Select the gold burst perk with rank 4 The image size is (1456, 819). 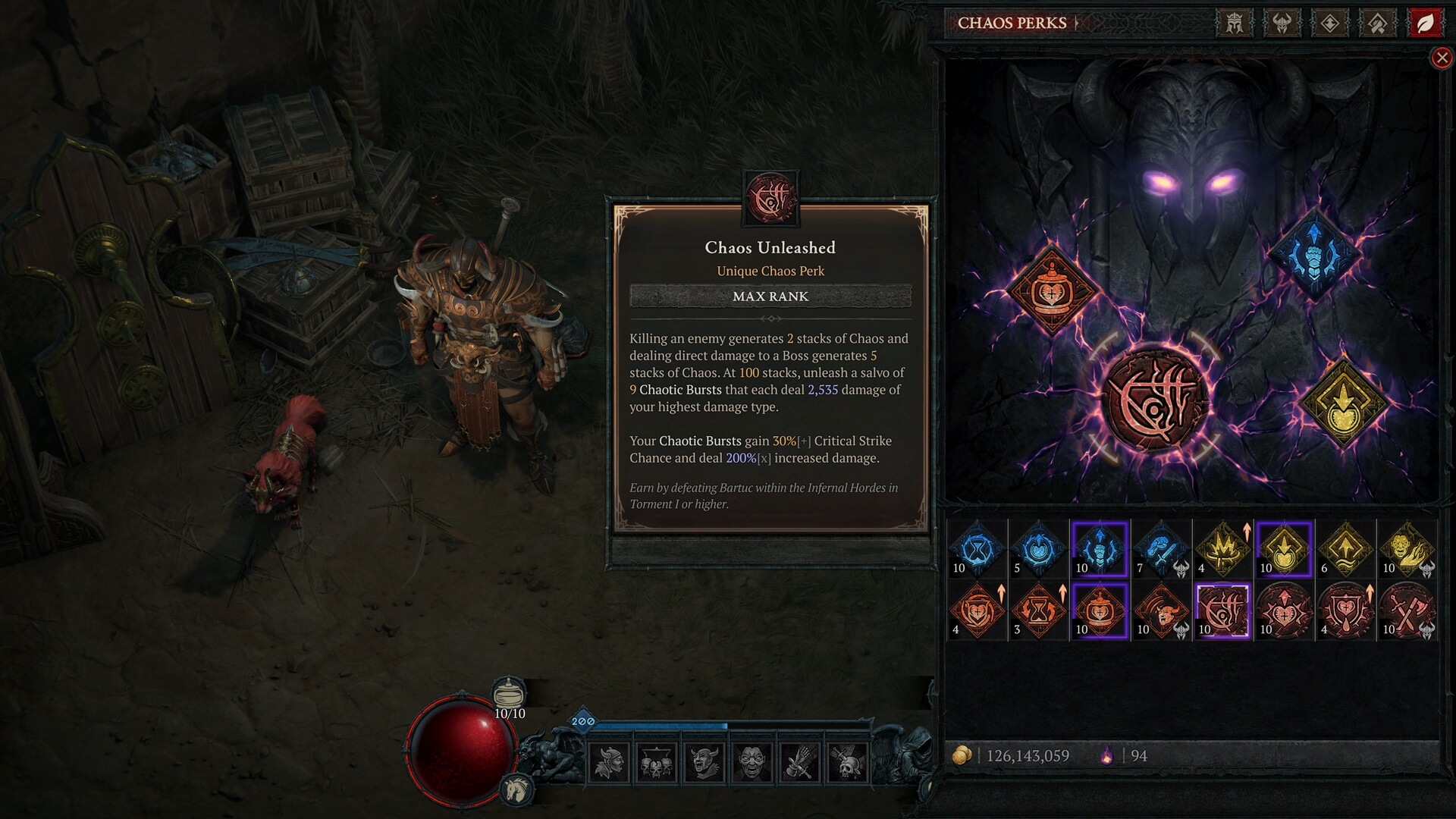click(x=1222, y=550)
